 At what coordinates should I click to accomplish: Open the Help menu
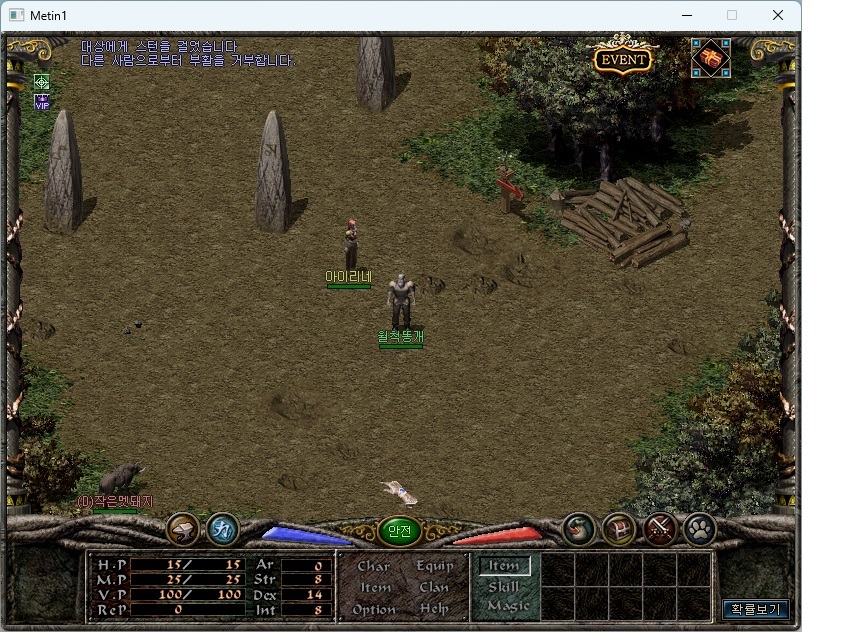tap(434, 609)
